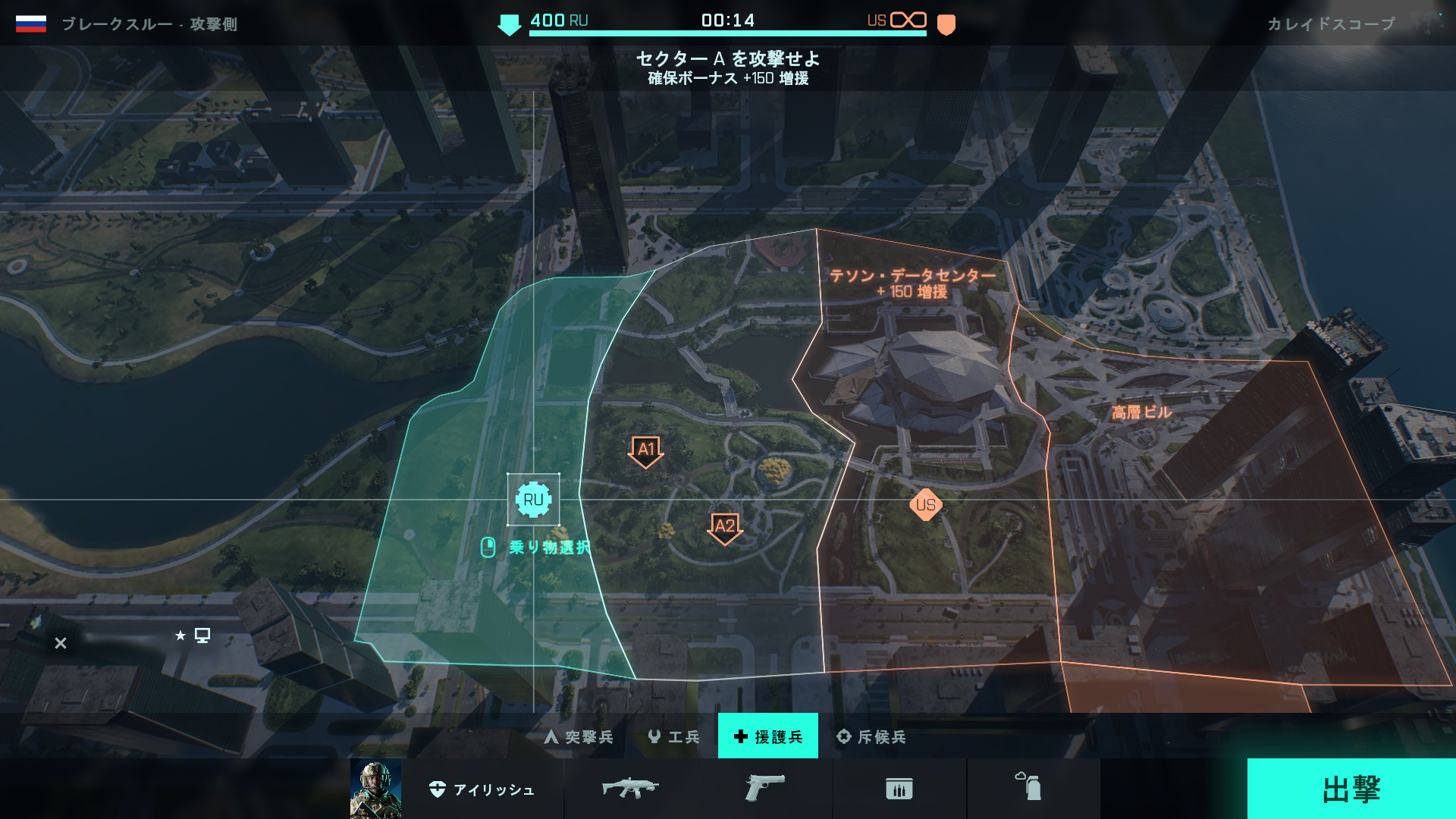Screen dimensions: 1456x819
Task: Click the US headquarters map marker
Action: (926, 505)
